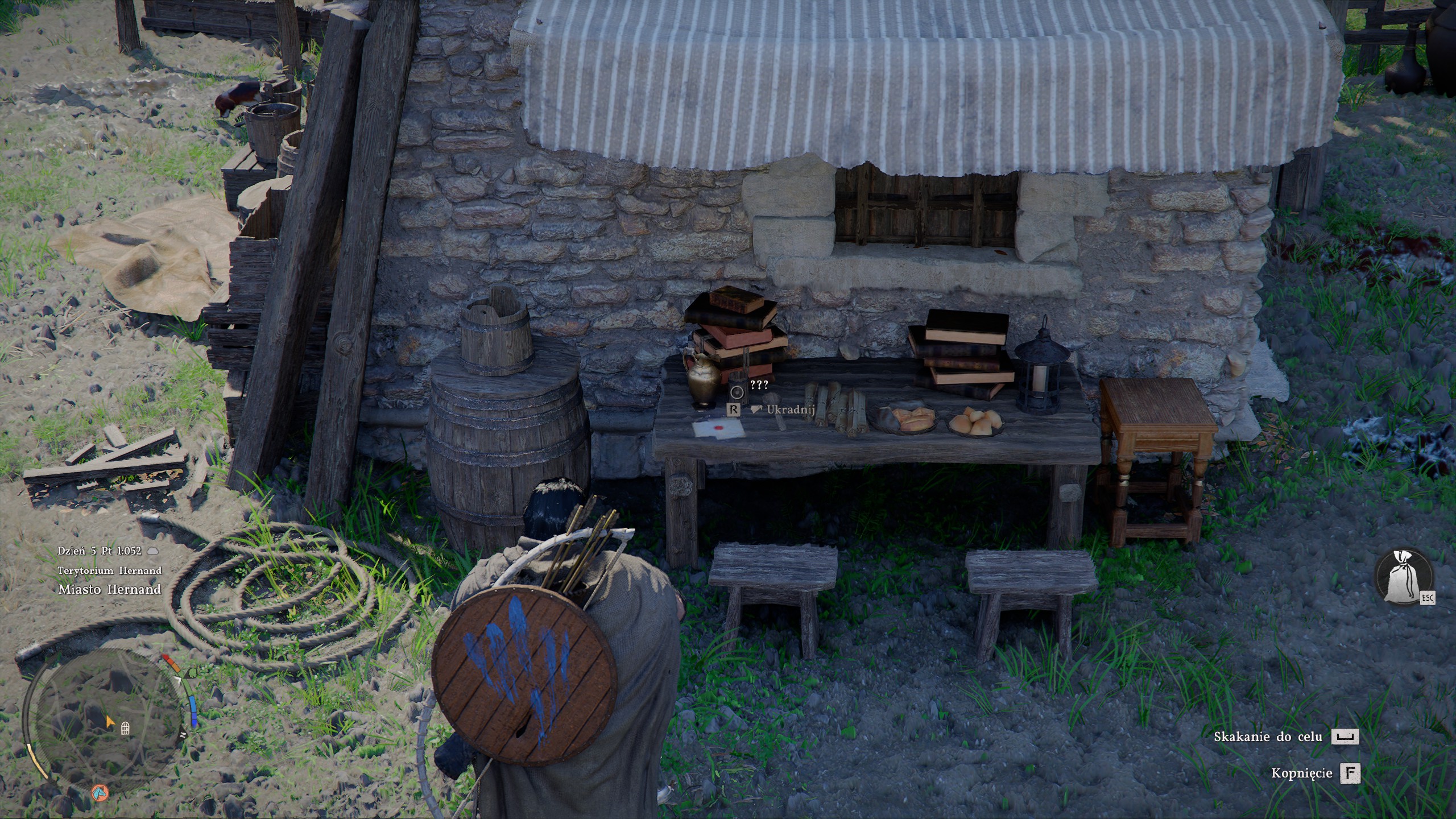
Task: Open the inventory sack icon
Action: 1403,585
